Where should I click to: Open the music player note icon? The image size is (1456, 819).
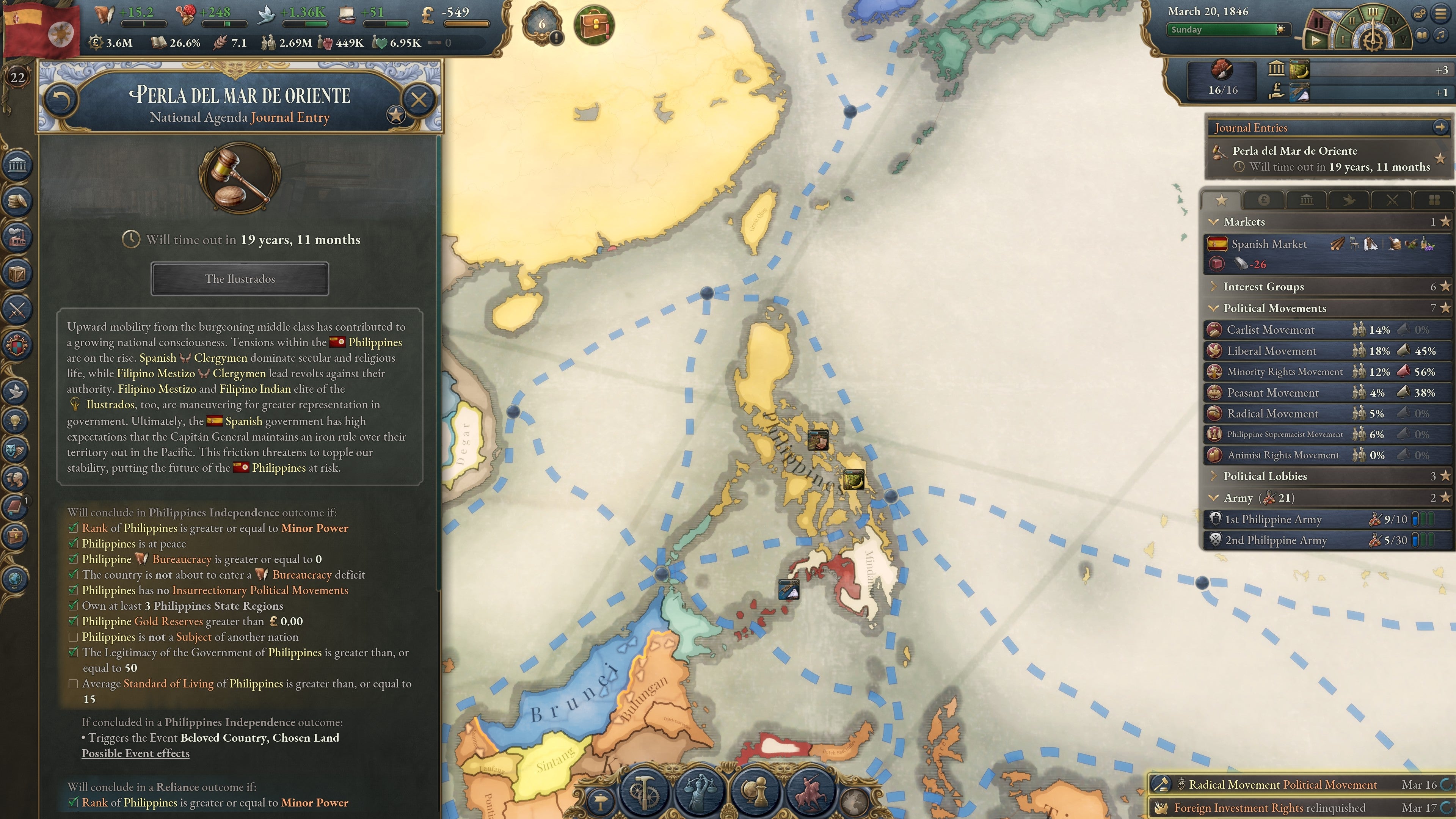pos(1441,35)
